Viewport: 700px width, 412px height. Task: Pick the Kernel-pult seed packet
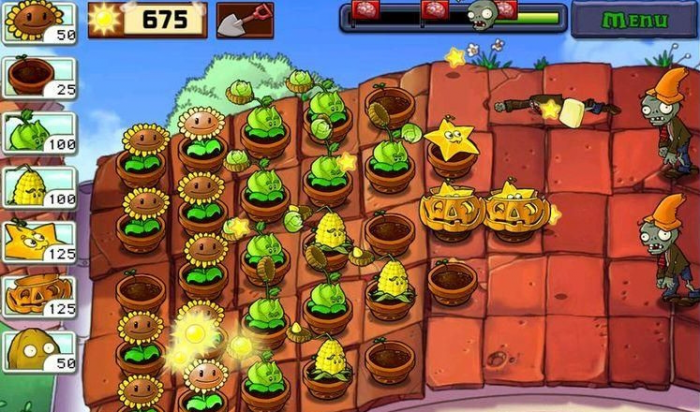coord(38,187)
